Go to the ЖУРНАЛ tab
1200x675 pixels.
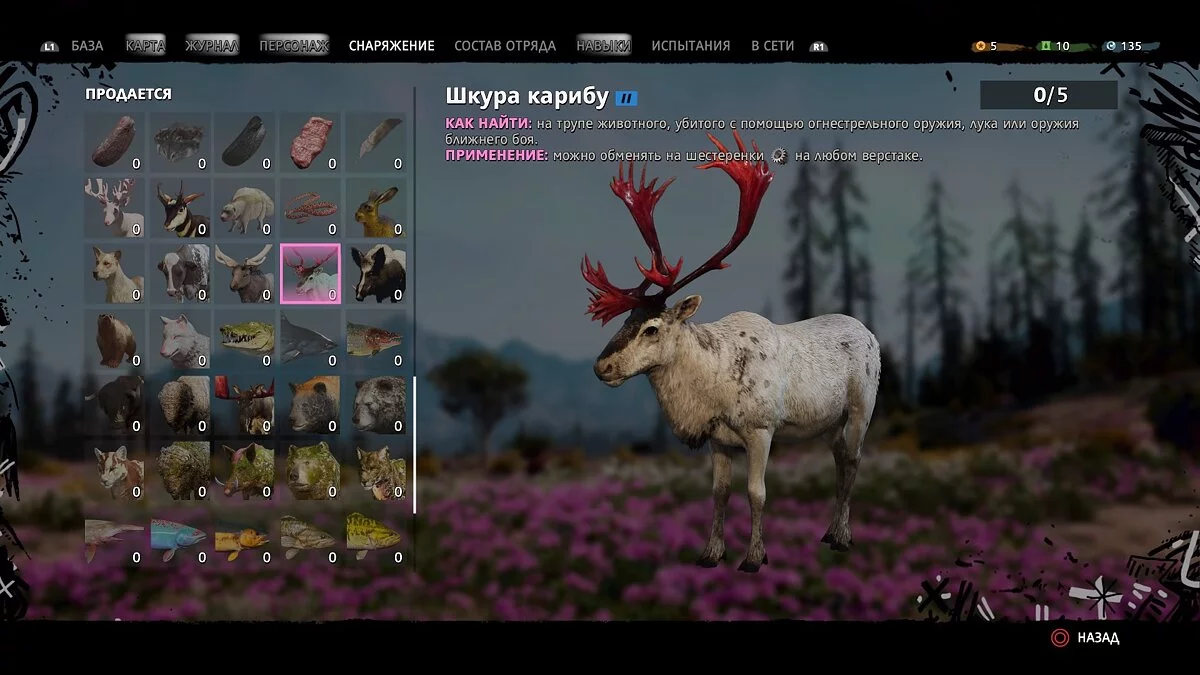click(211, 46)
